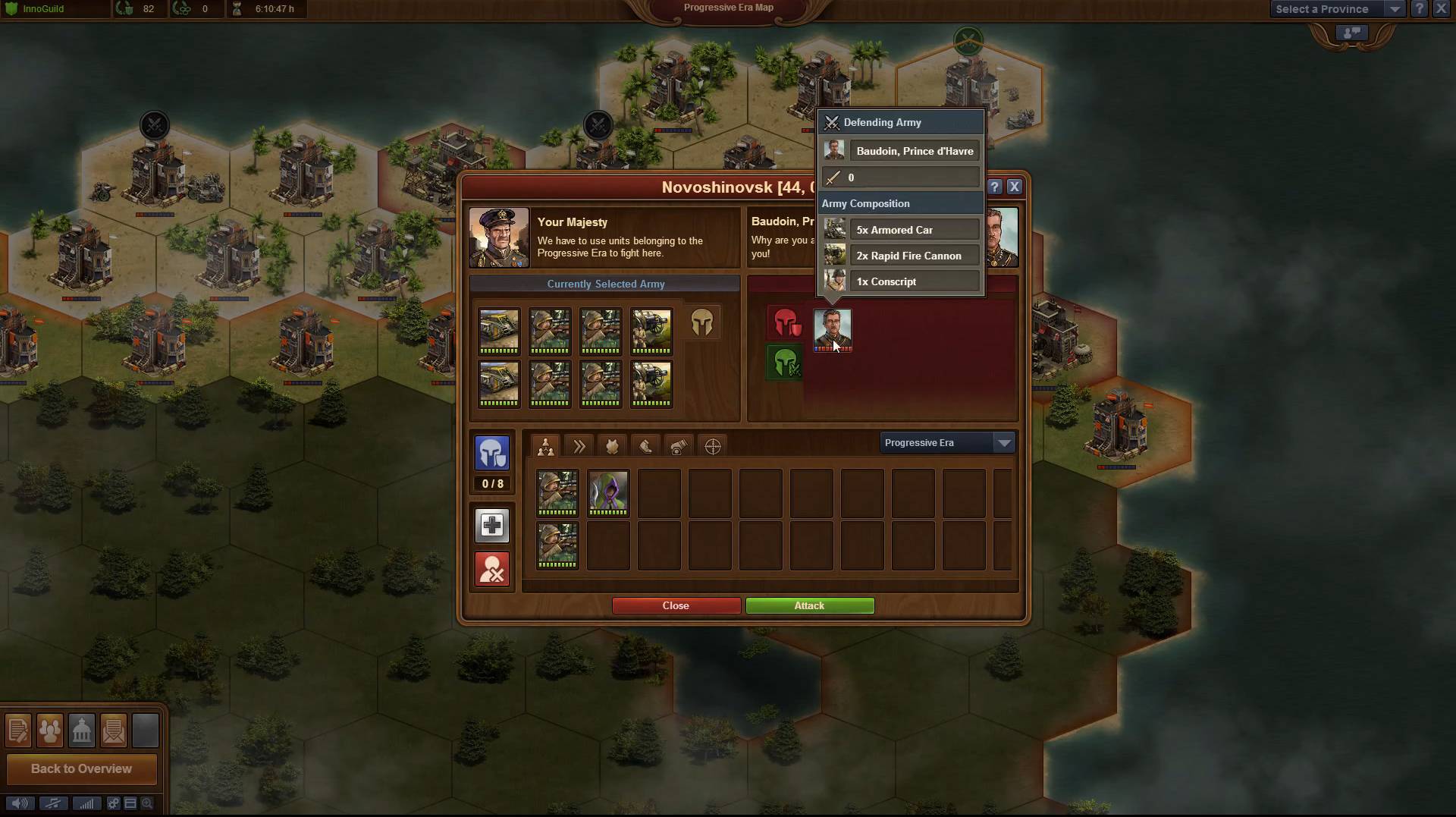Select the defending army portrait
1456x817 pixels.
[832, 328]
